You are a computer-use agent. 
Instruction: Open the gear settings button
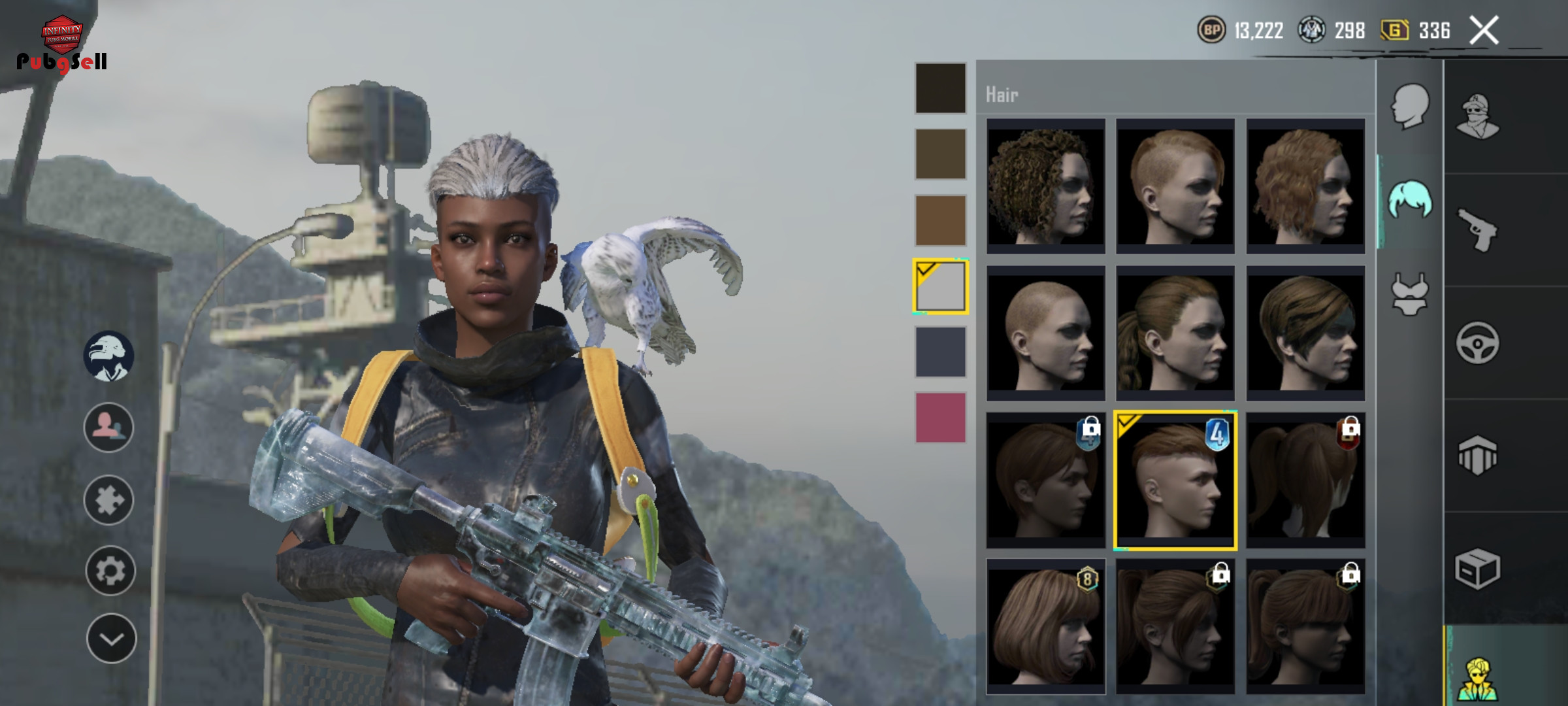(110, 571)
